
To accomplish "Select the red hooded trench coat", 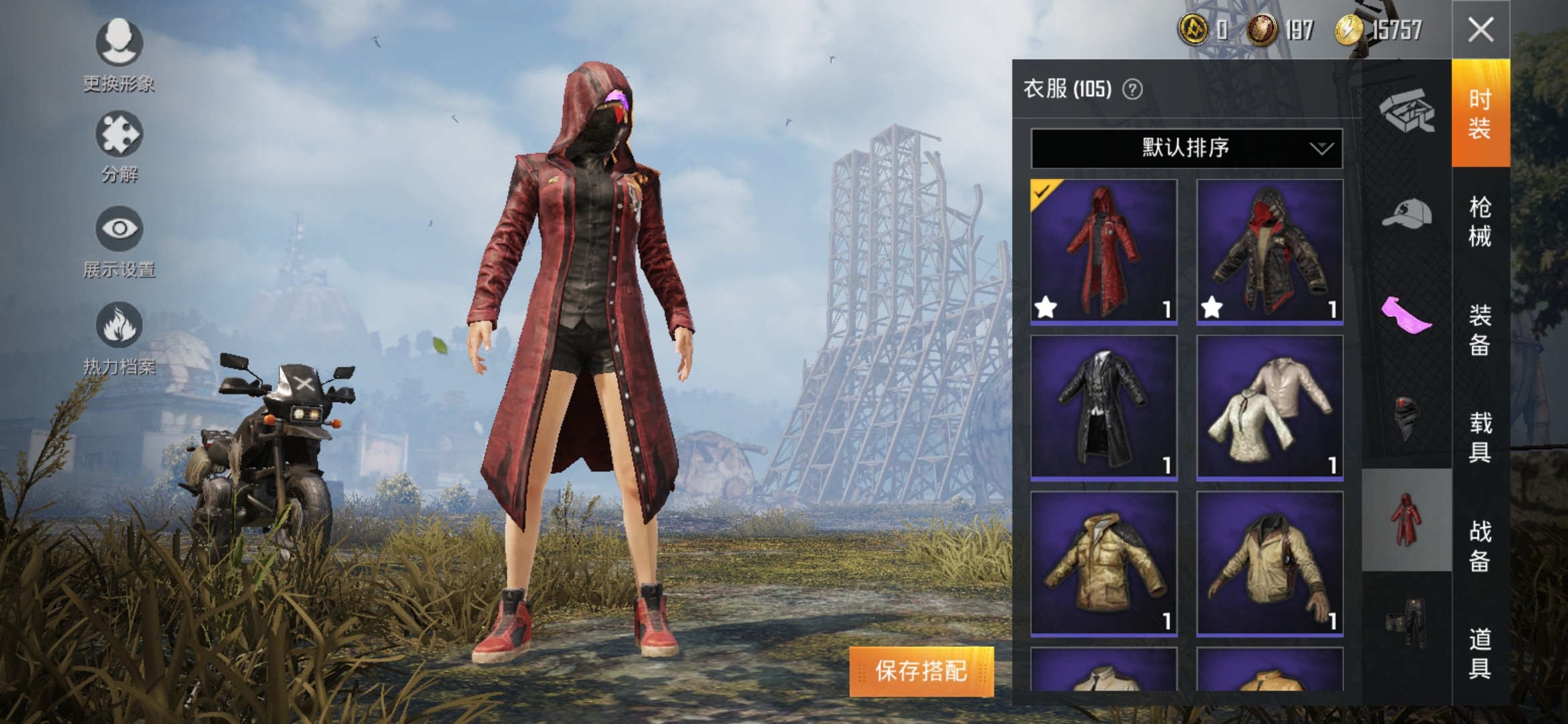I will click(x=1104, y=251).
